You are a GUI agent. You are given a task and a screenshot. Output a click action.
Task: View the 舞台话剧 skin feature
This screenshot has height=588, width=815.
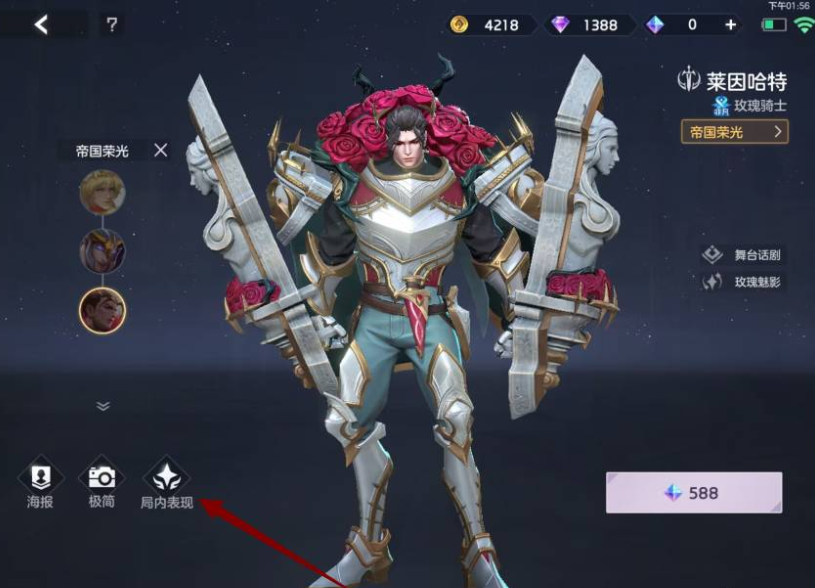[x=745, y=254]
